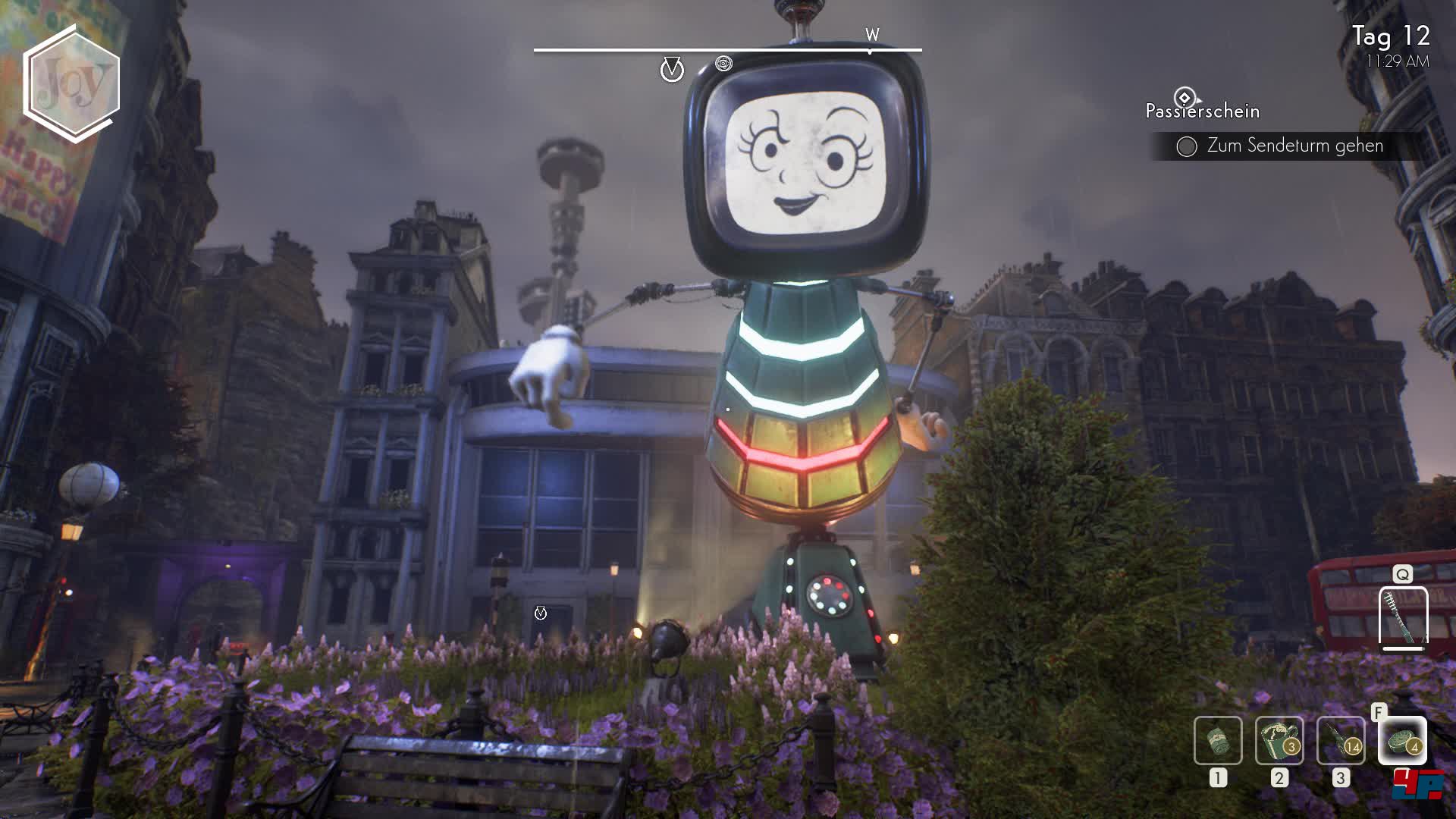Viewport: 1456px width, 819px height.
Task: Open the Passierschein quest tracker
Action: (x=1202, y=111)
